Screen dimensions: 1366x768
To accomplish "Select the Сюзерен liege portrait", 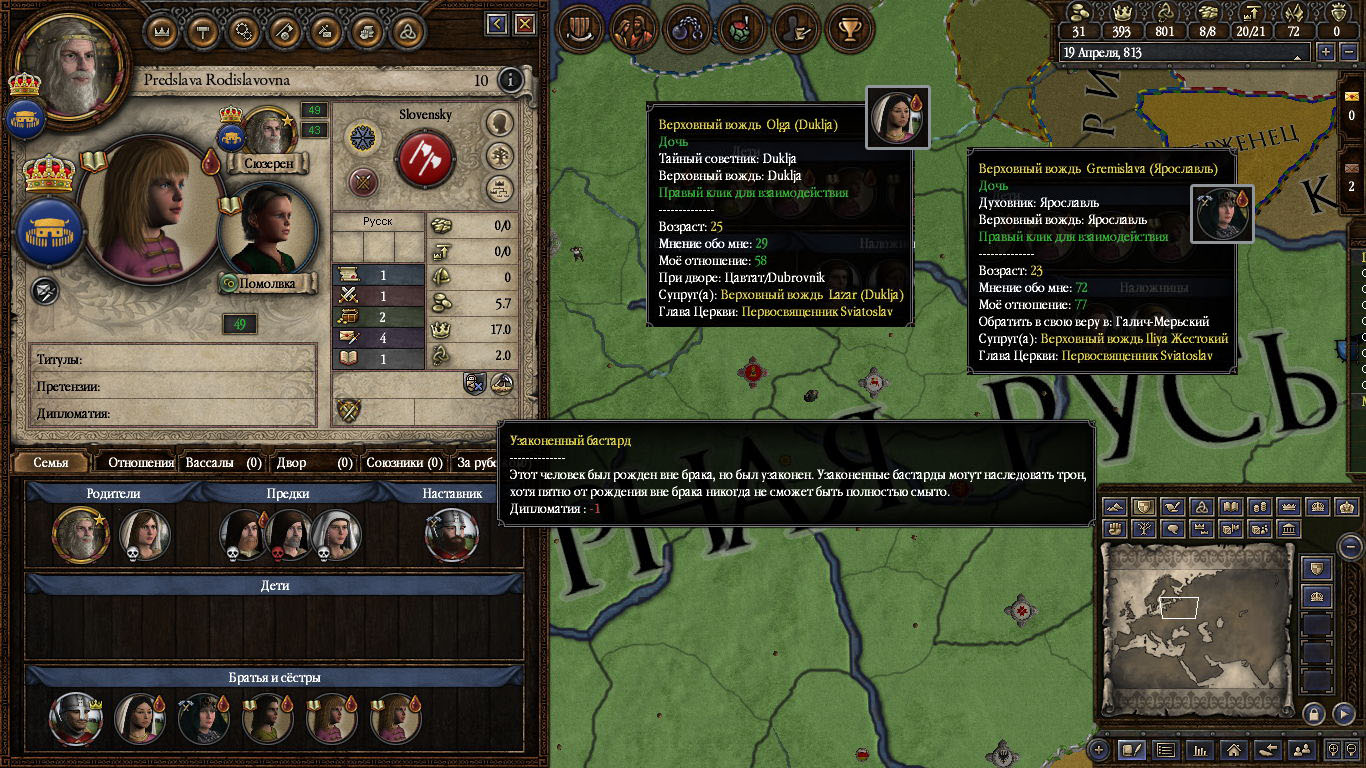I will [267, 132].
